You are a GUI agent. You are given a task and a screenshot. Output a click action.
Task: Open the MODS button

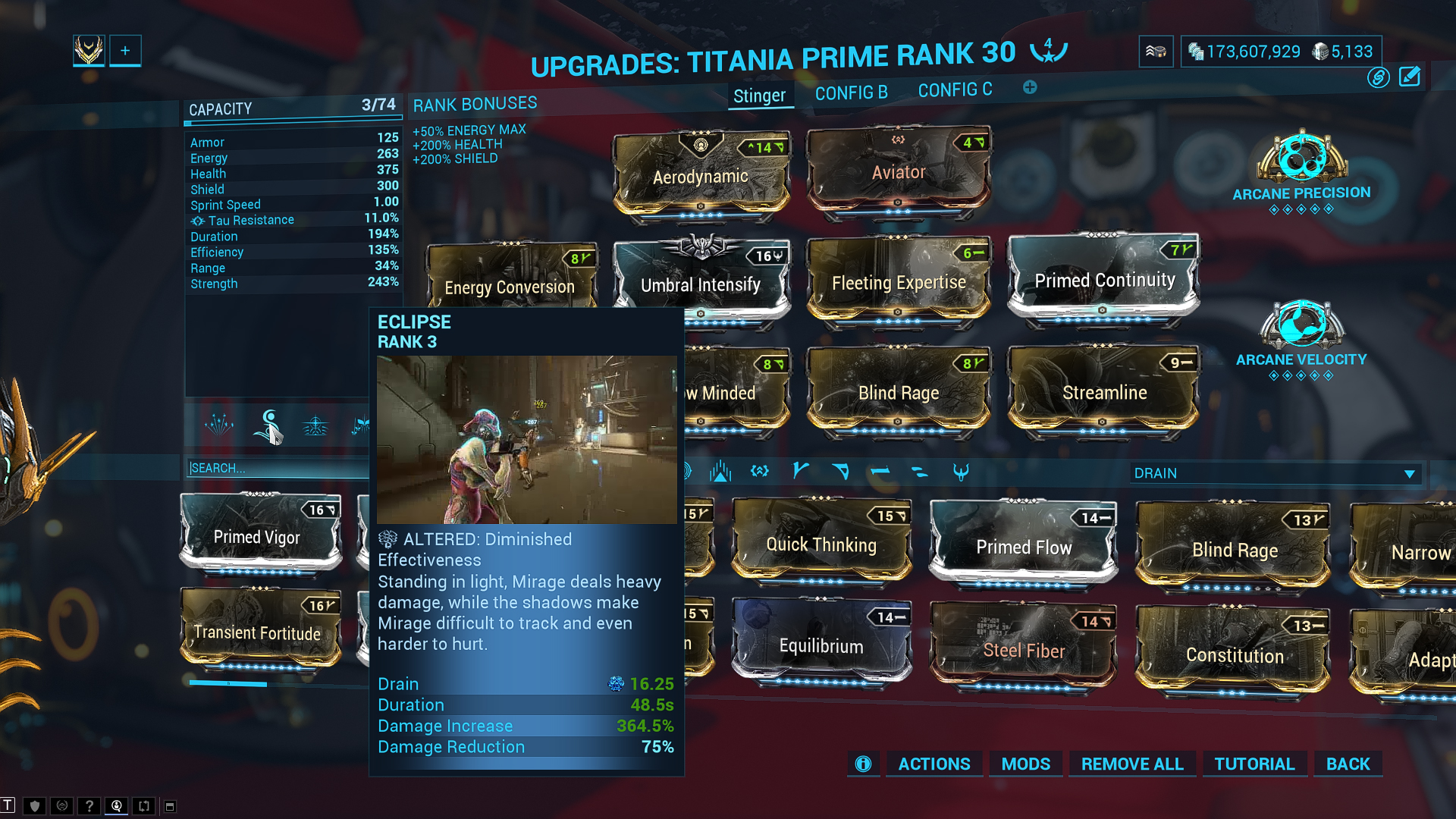(1025, 764)
